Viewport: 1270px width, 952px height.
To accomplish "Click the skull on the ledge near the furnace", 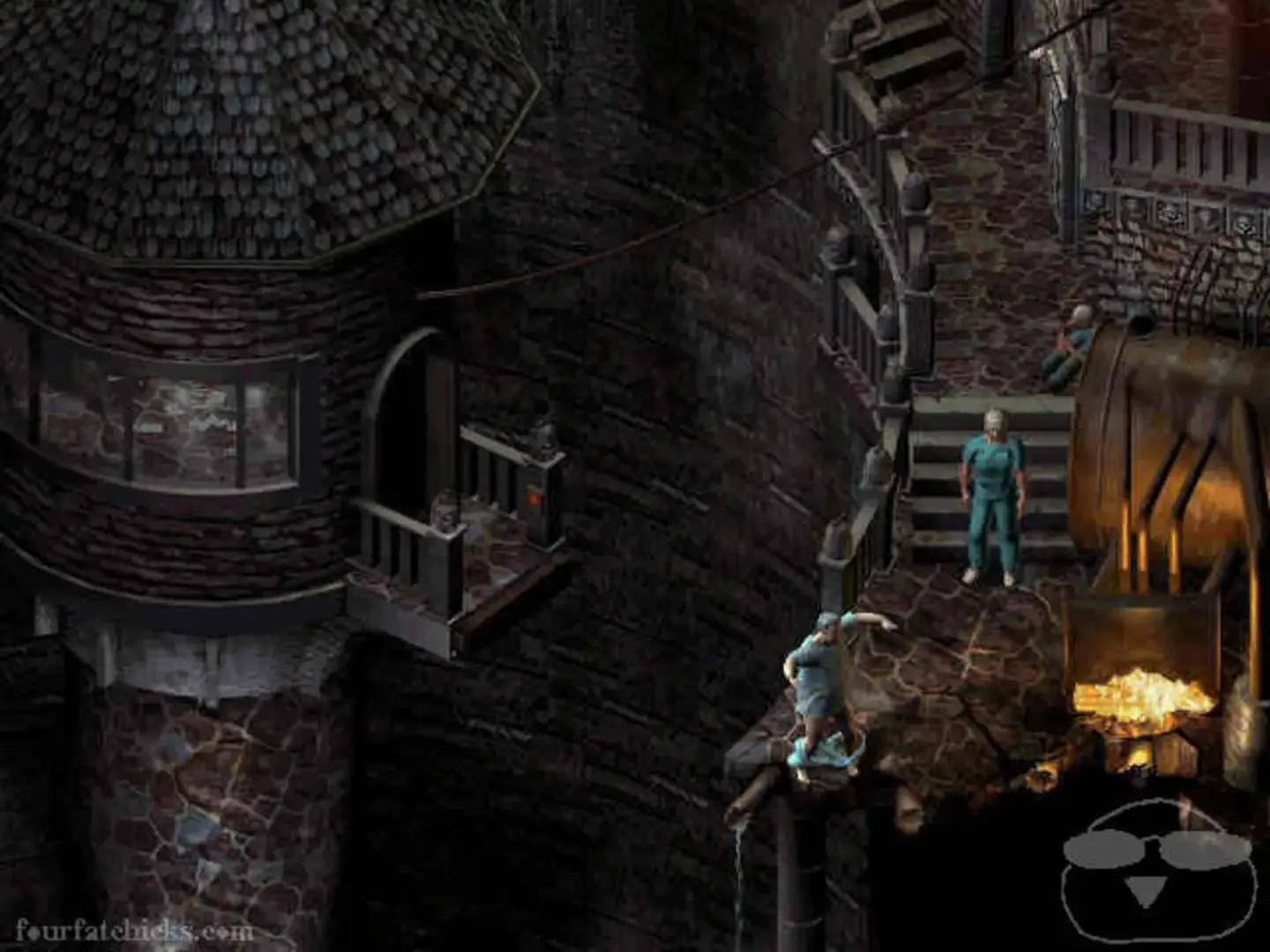I will [x=908, y=811].
